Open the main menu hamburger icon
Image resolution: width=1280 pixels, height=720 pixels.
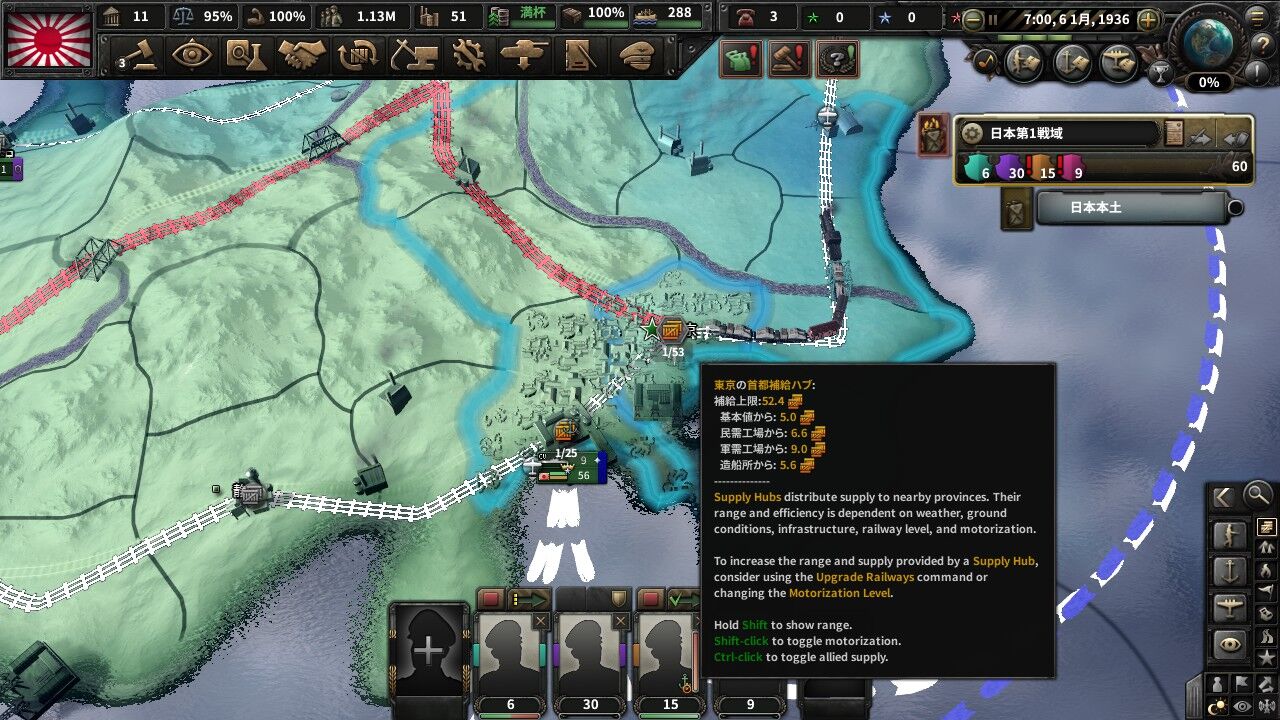(x=1256, y=19)
